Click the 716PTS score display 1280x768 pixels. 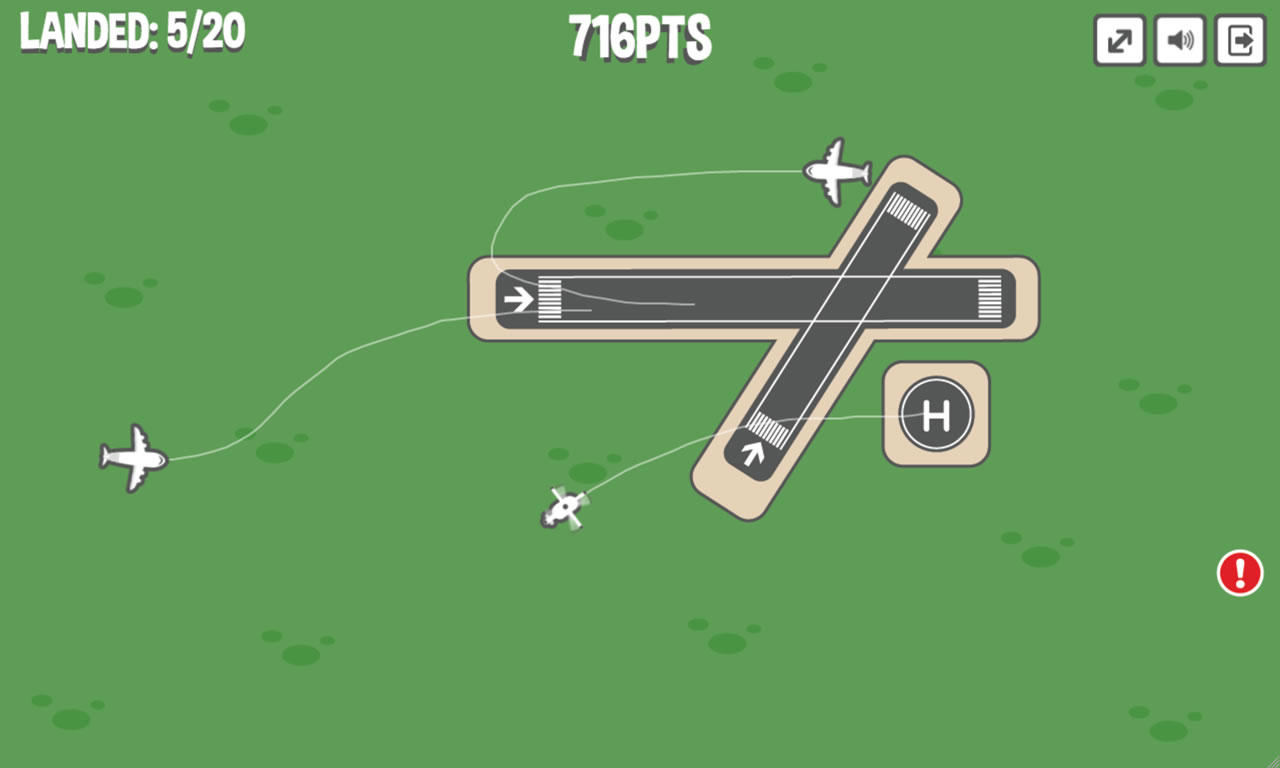coord(639,38)
